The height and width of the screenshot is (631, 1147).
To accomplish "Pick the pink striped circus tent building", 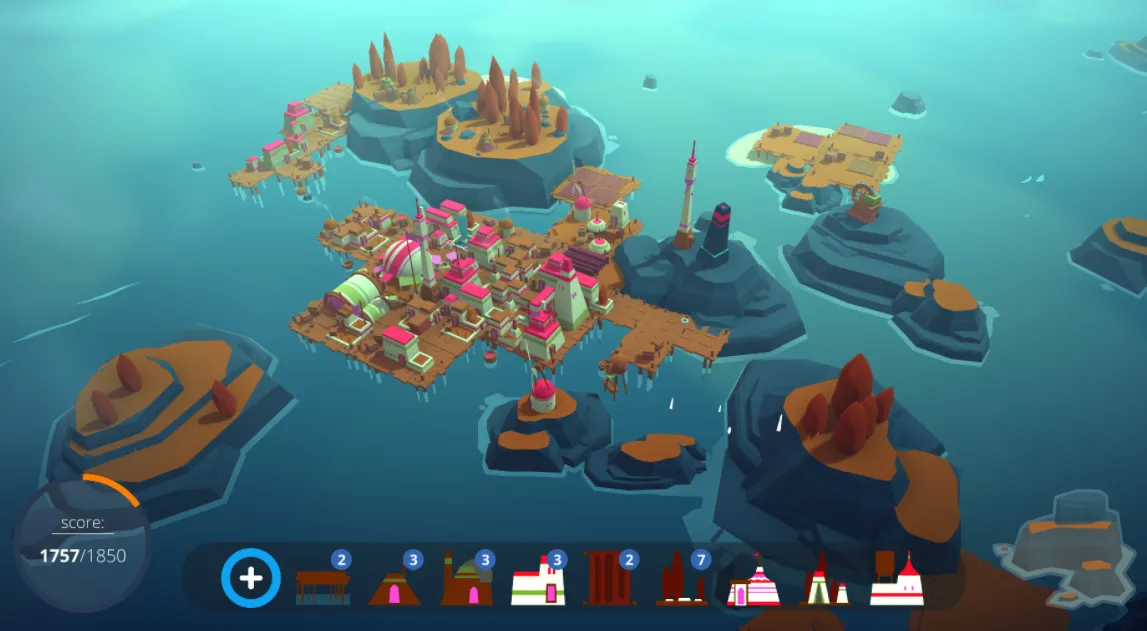I will [x=754, y=584].
